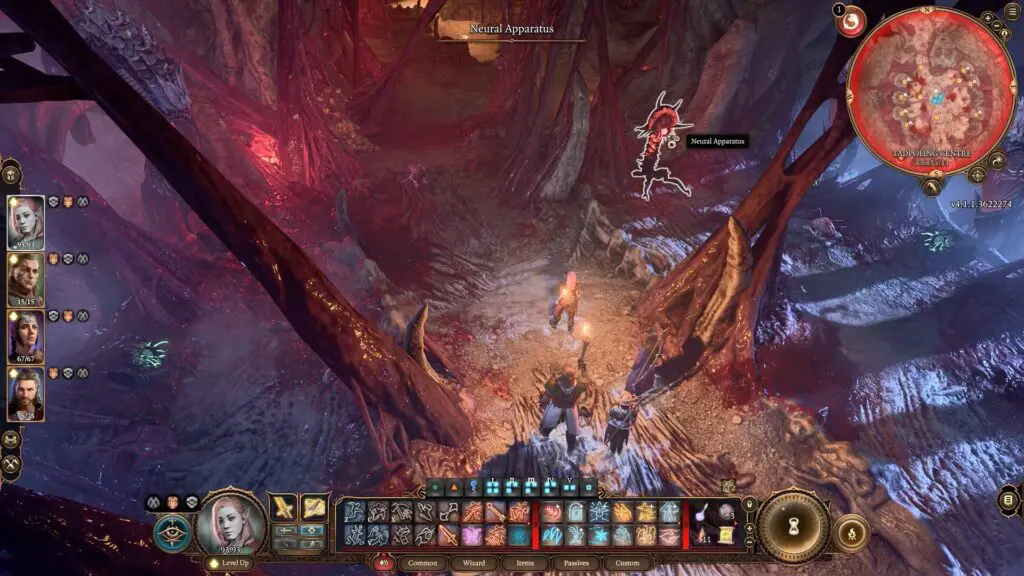Select the party member with 15/15 health
The width and height of the screenshot is (1024, 576).
pos(26,279)
